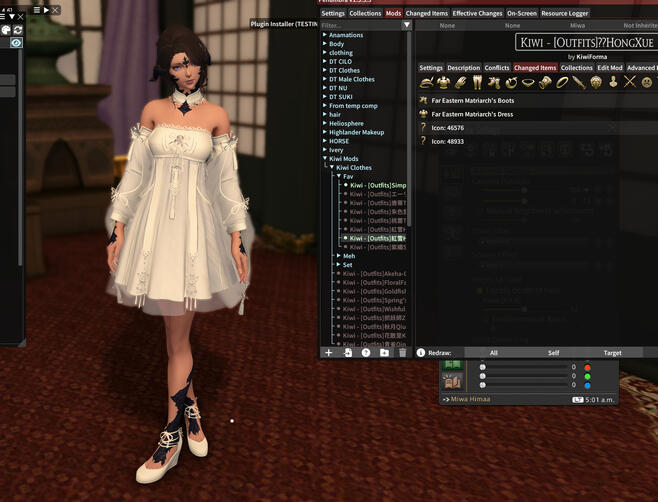658x502 pixels.
Task: Expand the DT Male Clothes folder
Action: click(351, 79)
